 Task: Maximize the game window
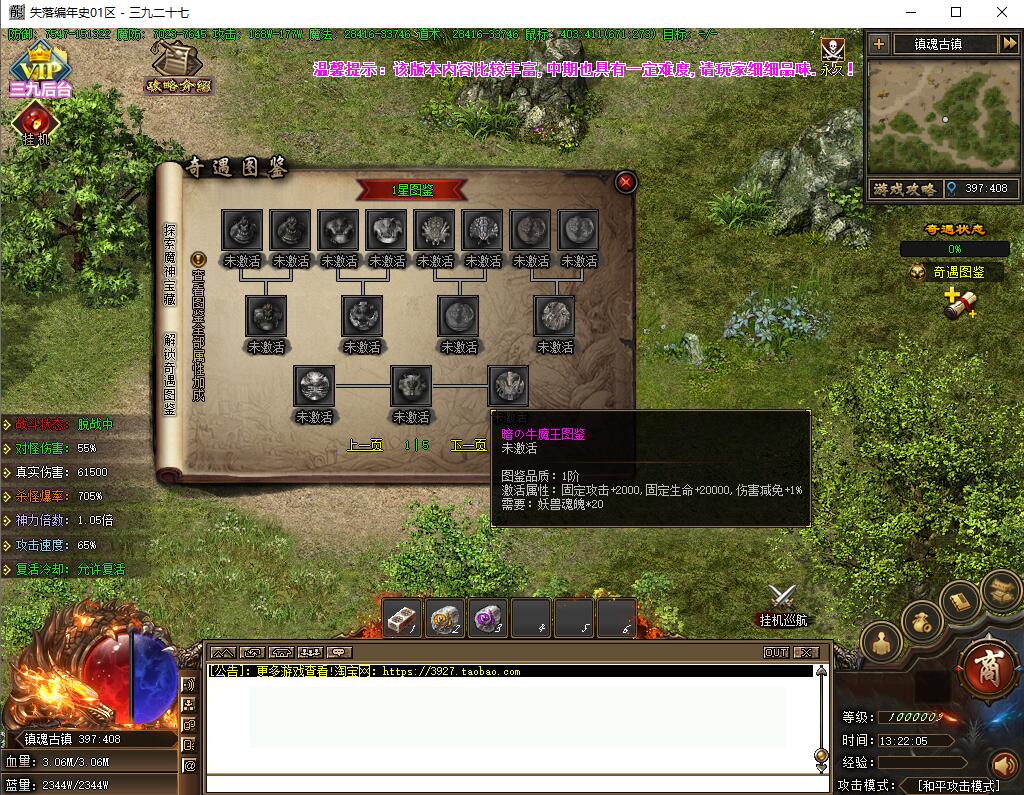coord(956,12)
